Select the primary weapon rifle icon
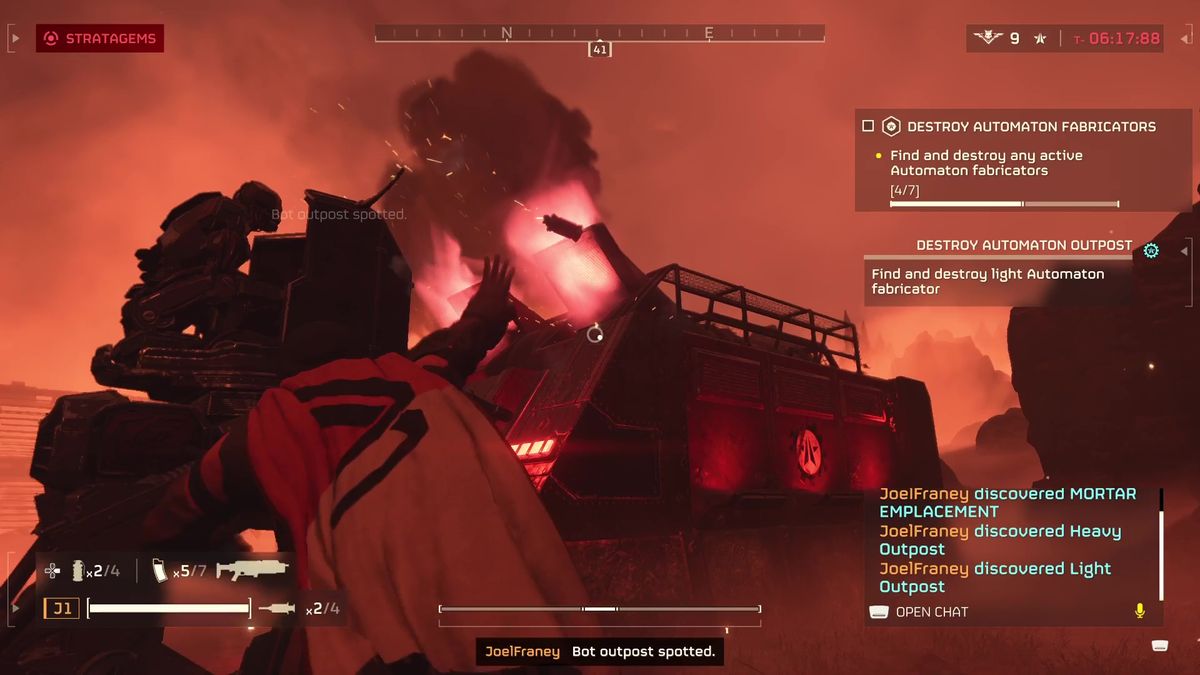 [252, 570]
